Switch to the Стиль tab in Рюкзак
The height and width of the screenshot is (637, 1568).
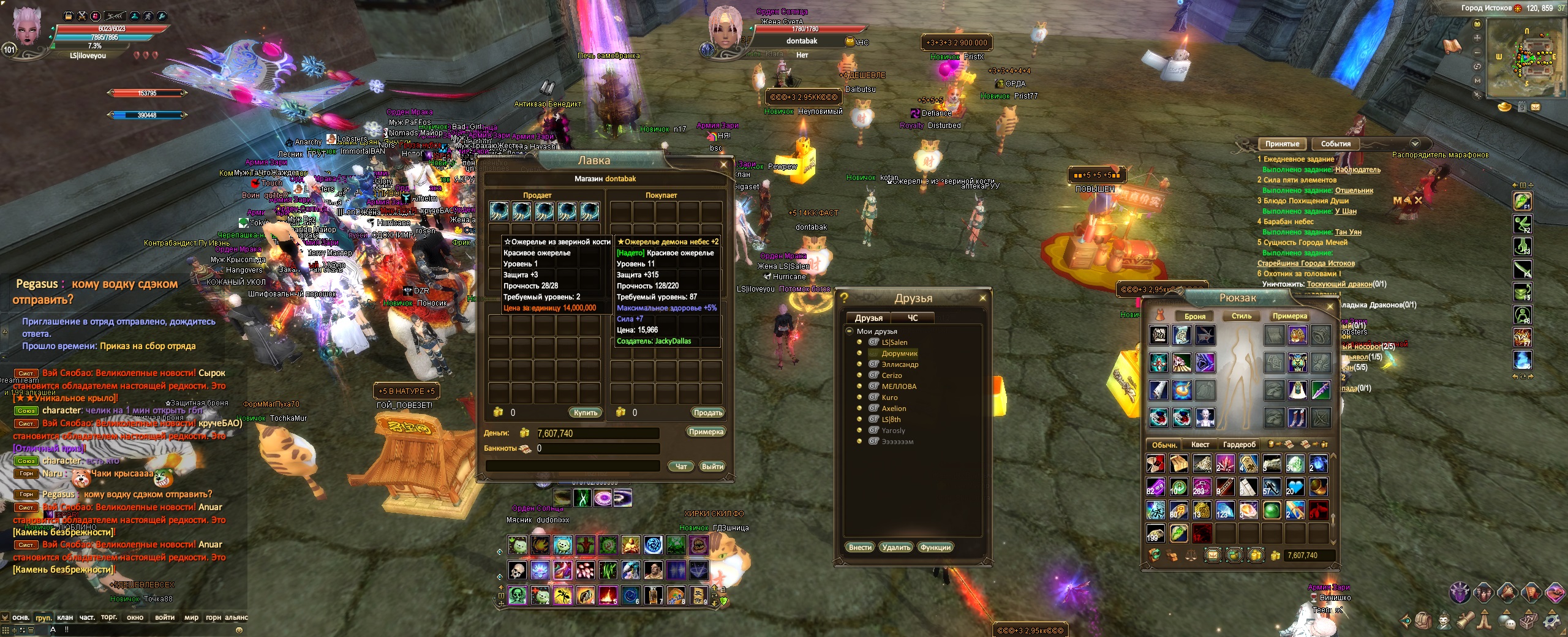click(1241, 316)
